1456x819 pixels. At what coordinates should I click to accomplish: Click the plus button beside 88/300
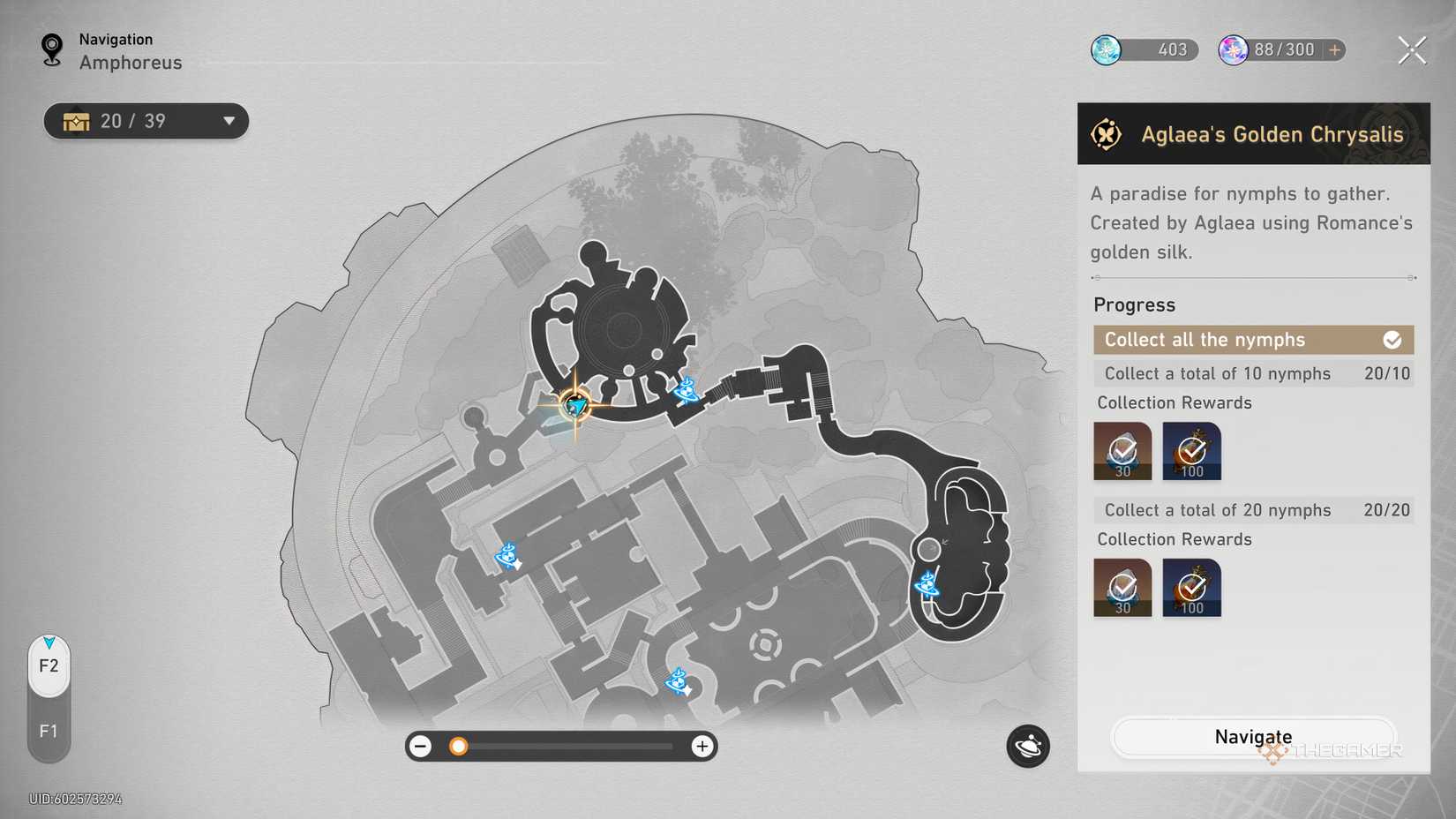coord(1332,50)
